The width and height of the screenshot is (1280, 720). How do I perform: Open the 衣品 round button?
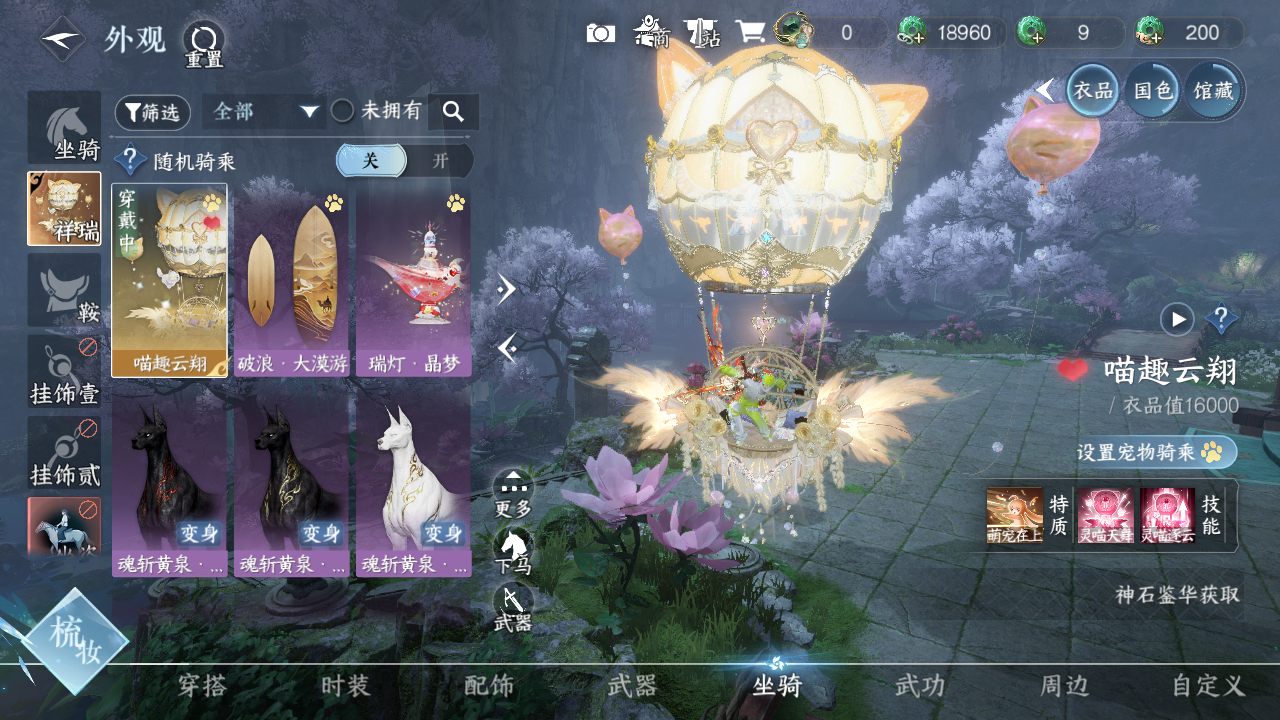(1093, 91)
